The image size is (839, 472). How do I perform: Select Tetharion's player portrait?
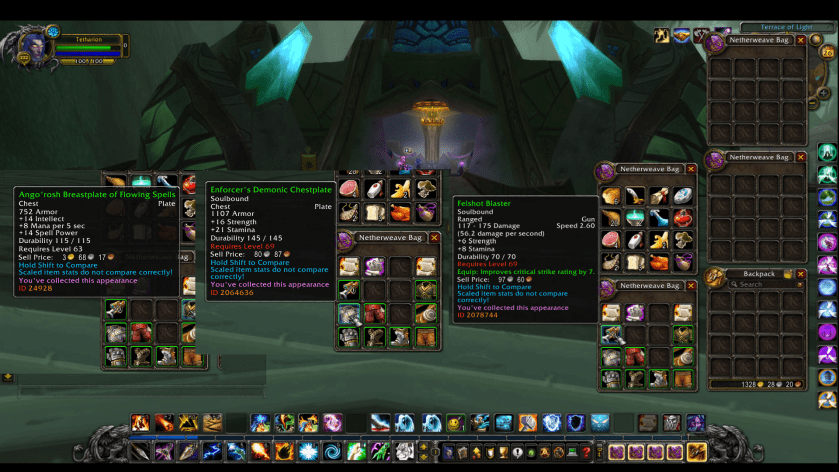point(23,45)
